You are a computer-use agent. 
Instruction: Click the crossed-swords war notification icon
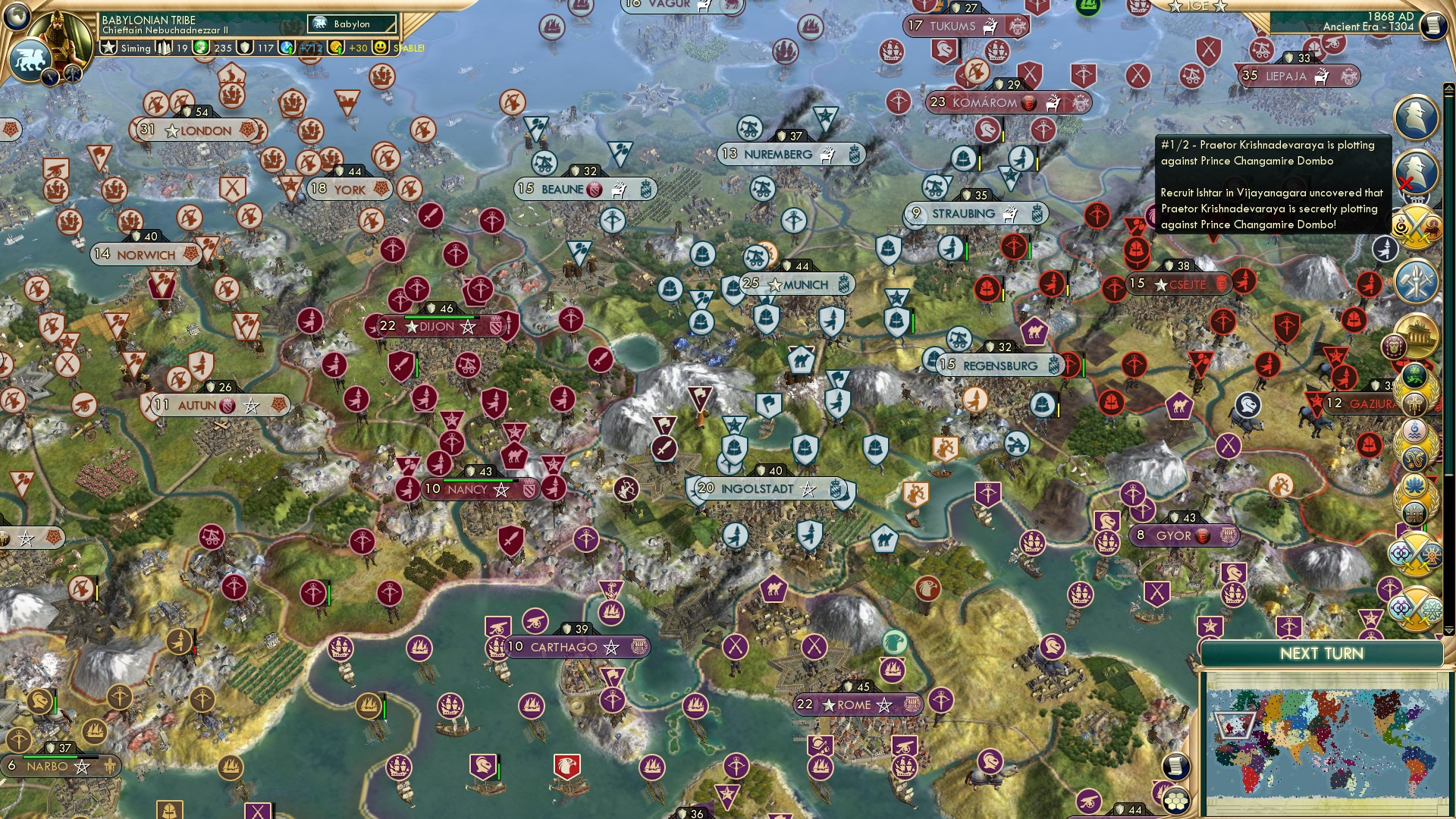1417,227
